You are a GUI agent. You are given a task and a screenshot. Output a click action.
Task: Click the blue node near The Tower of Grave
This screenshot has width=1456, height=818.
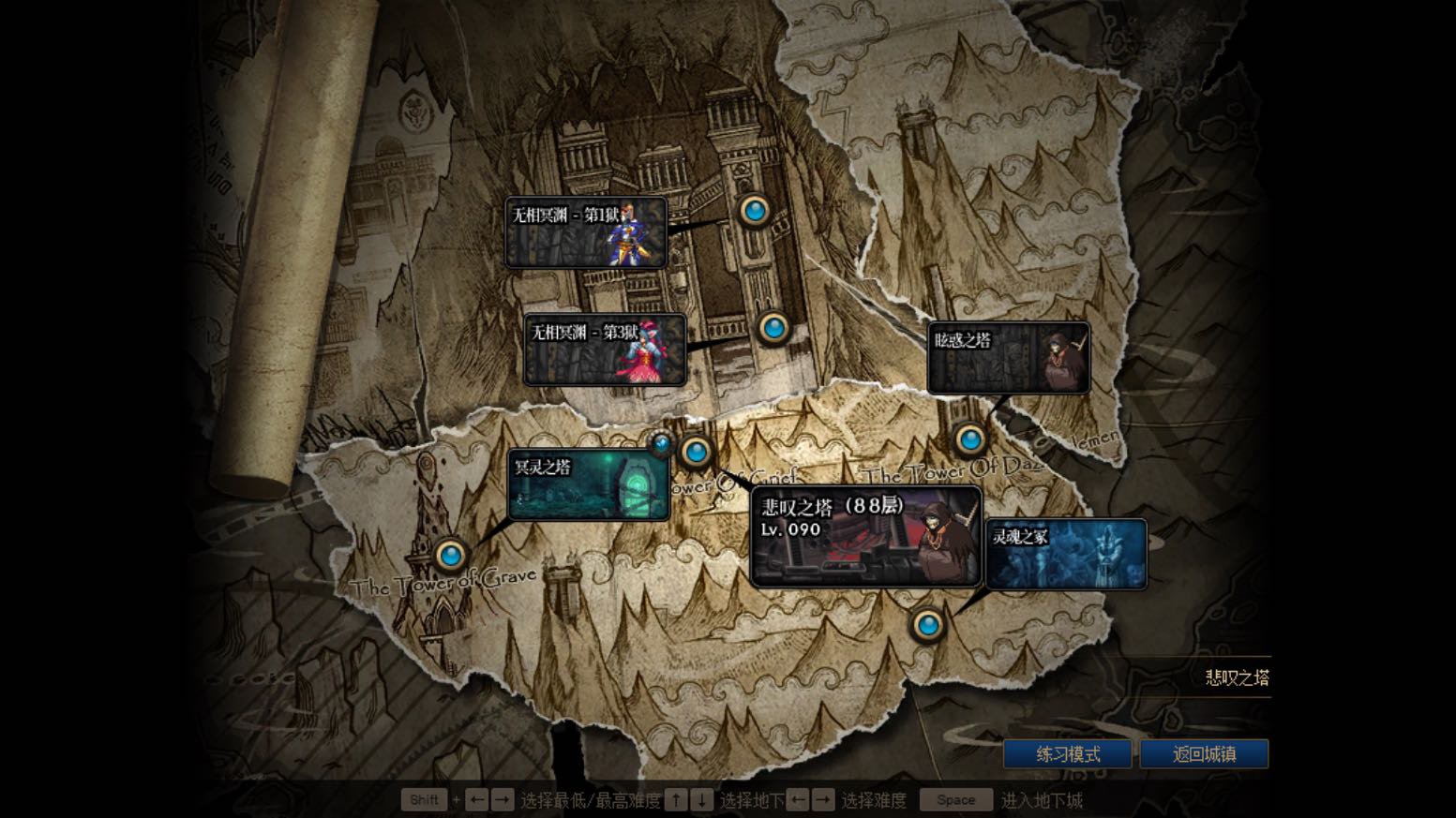[451, 555]
